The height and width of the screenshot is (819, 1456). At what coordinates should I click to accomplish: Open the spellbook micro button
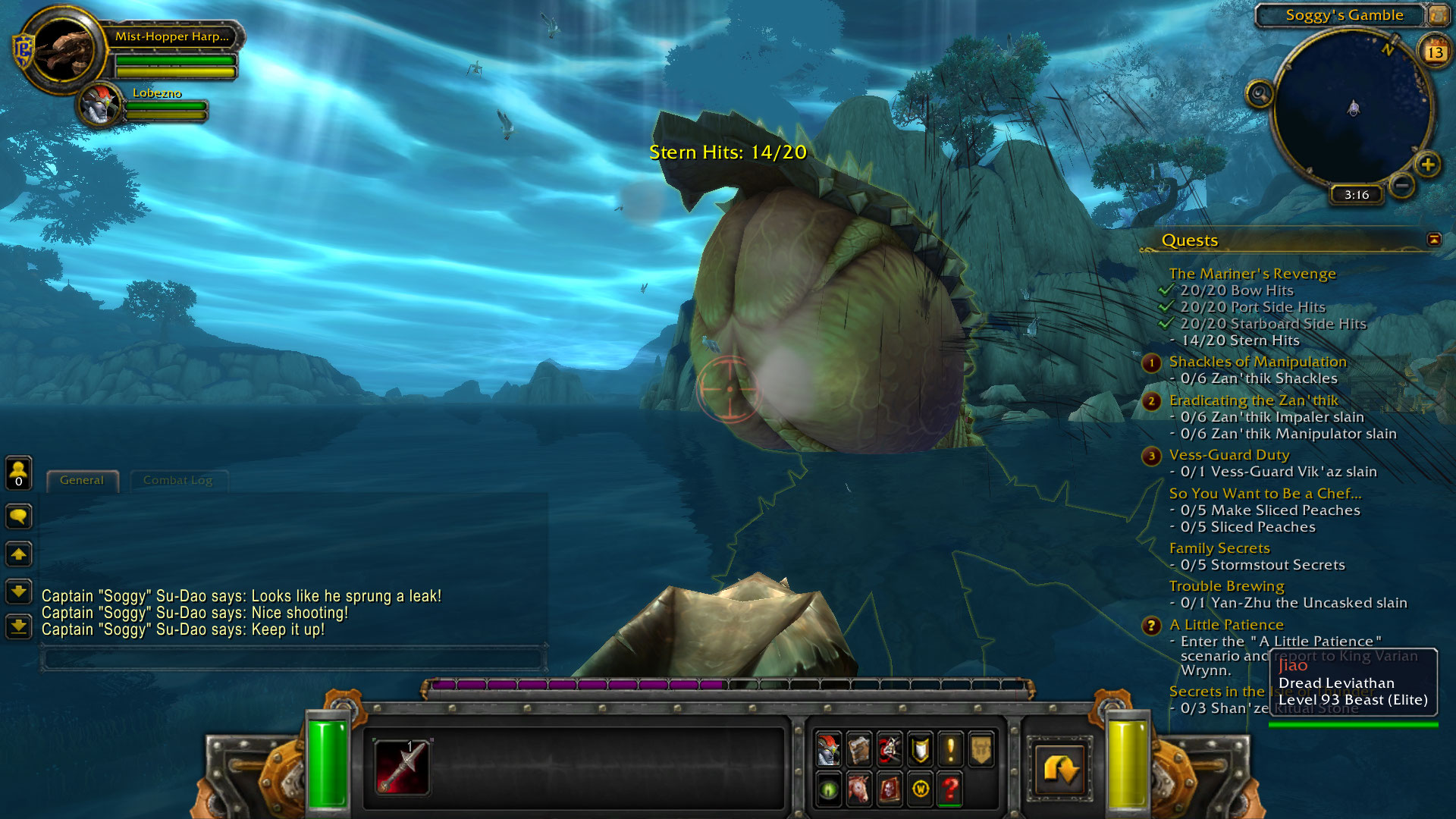click(859, 749)
